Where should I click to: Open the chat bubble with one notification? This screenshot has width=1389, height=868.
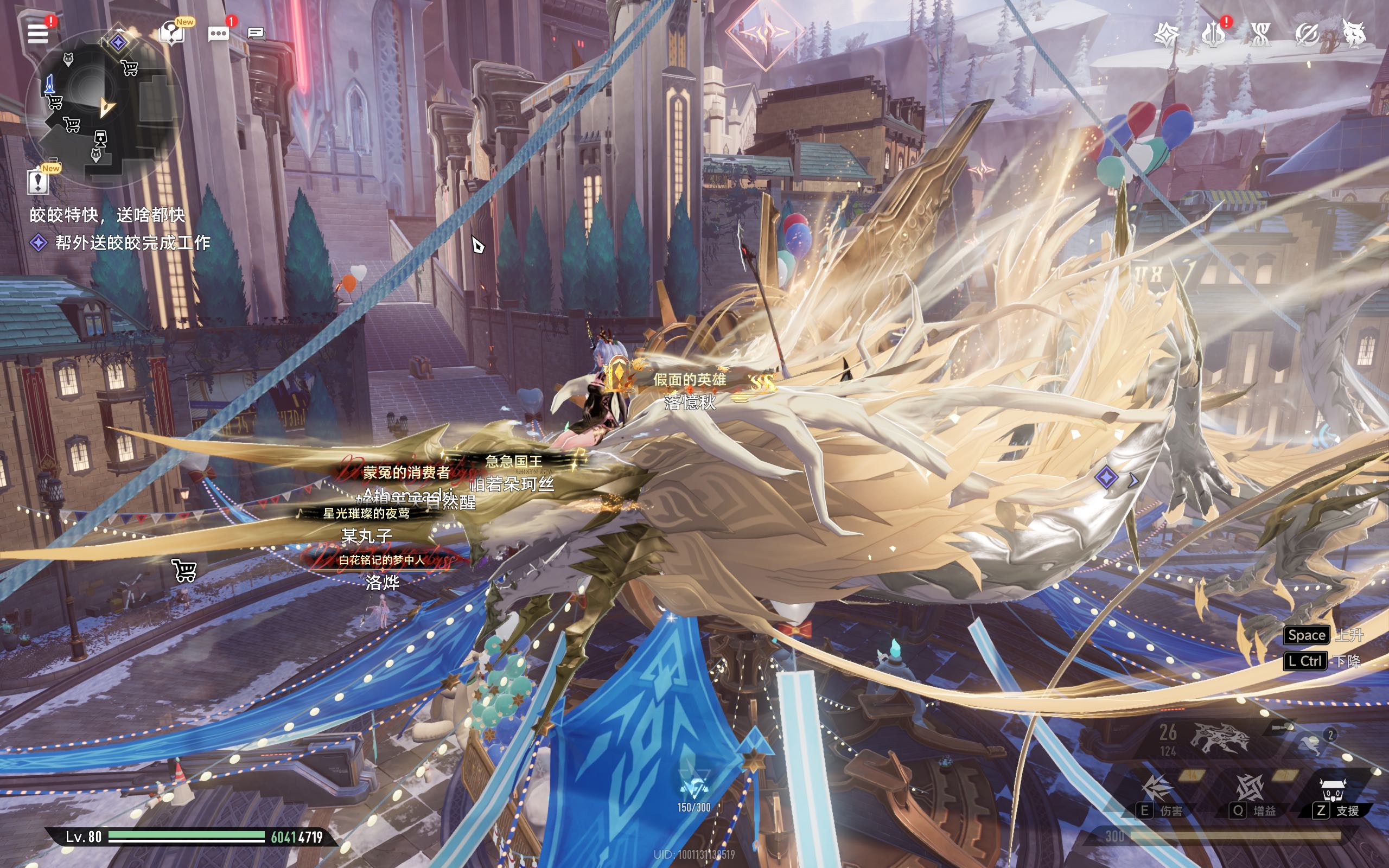(x=218, y=33)
